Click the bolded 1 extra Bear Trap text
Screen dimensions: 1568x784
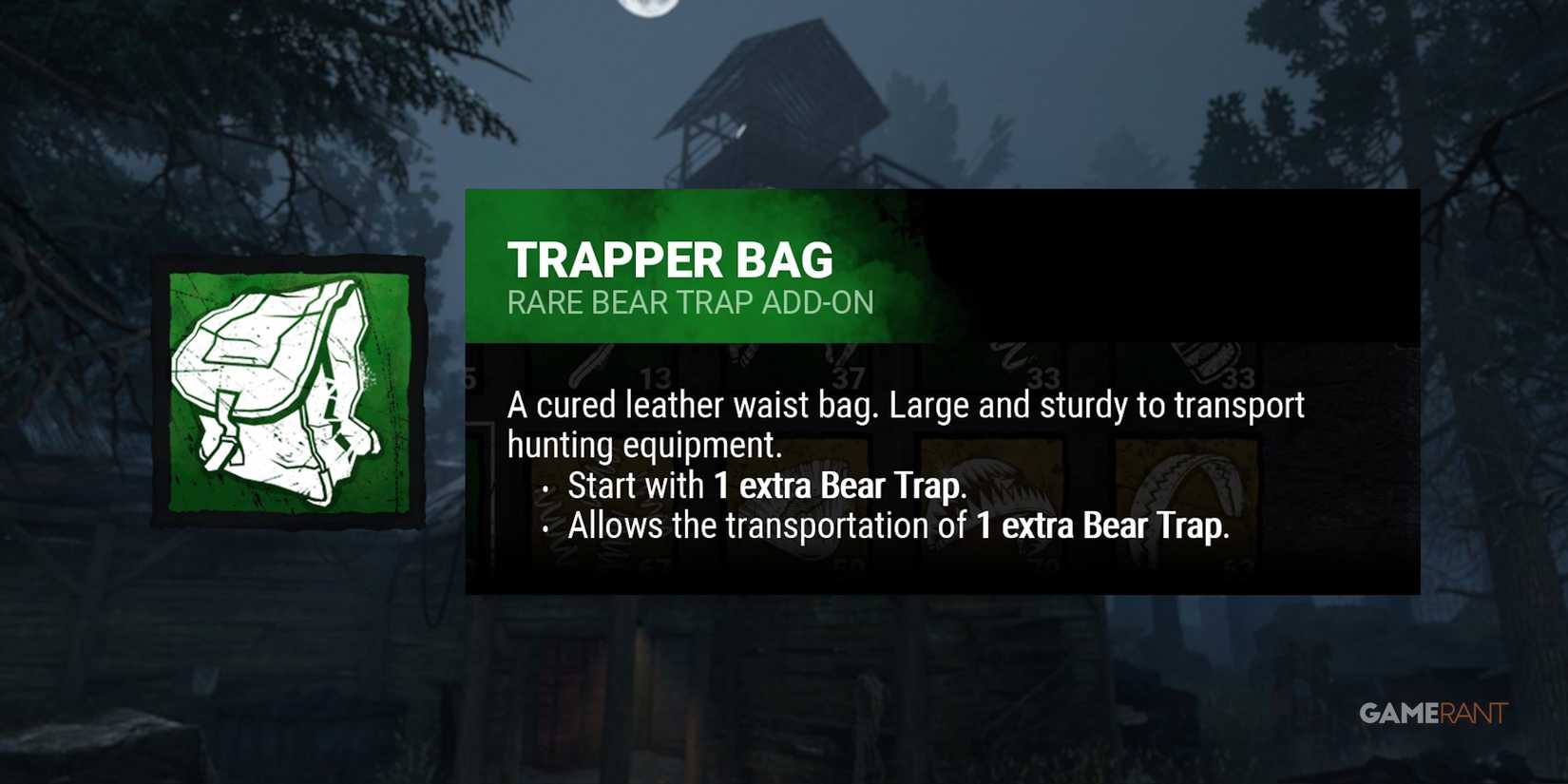838,485
